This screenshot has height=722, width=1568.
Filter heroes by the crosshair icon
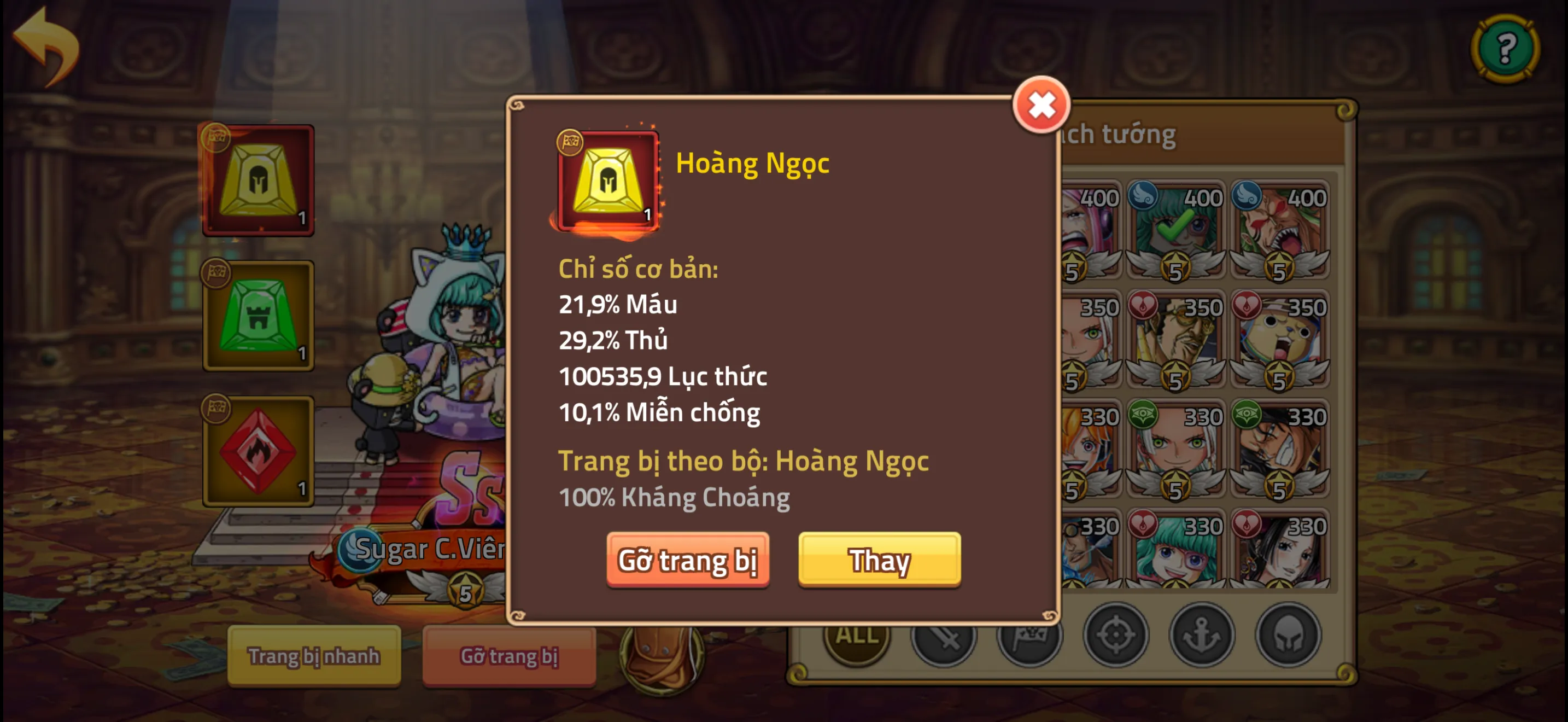pos(1115,636)
